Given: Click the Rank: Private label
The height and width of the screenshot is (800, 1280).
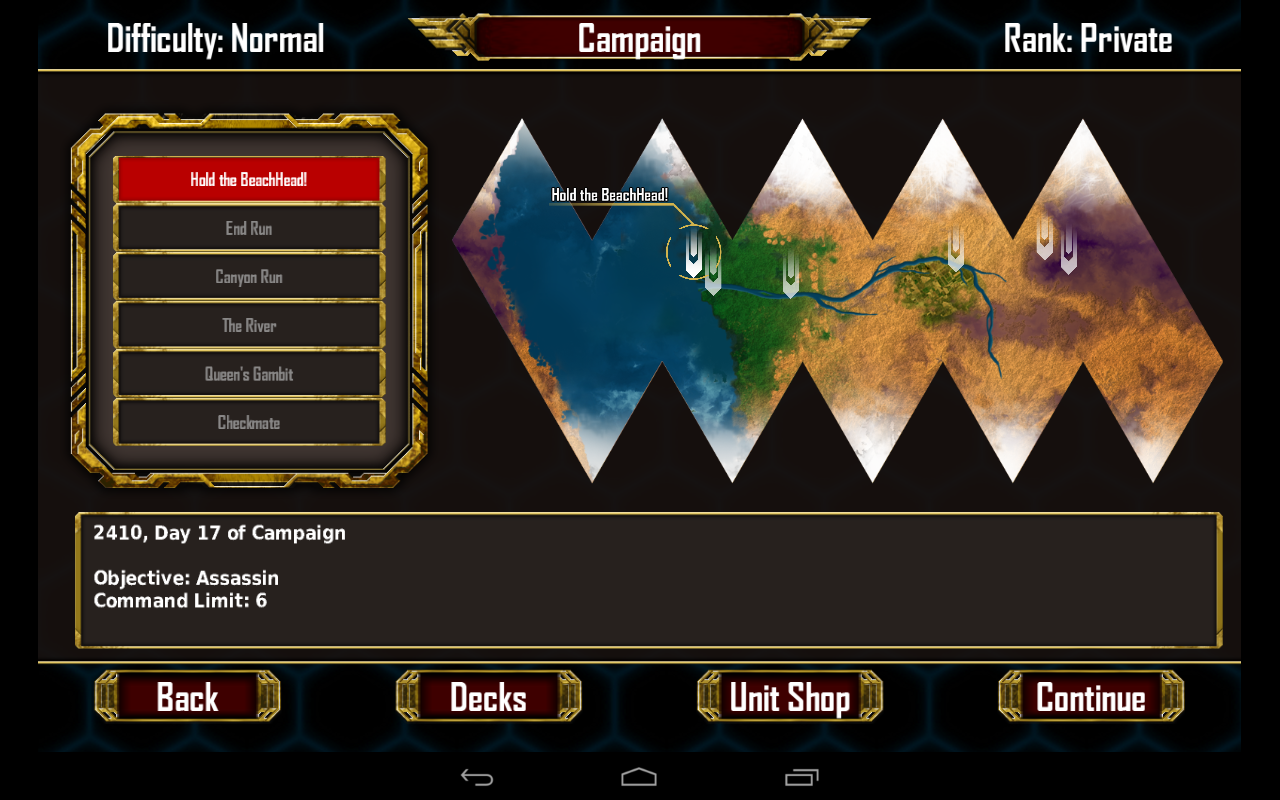Looking at the screenshot, I should [x=1088, y=39].
